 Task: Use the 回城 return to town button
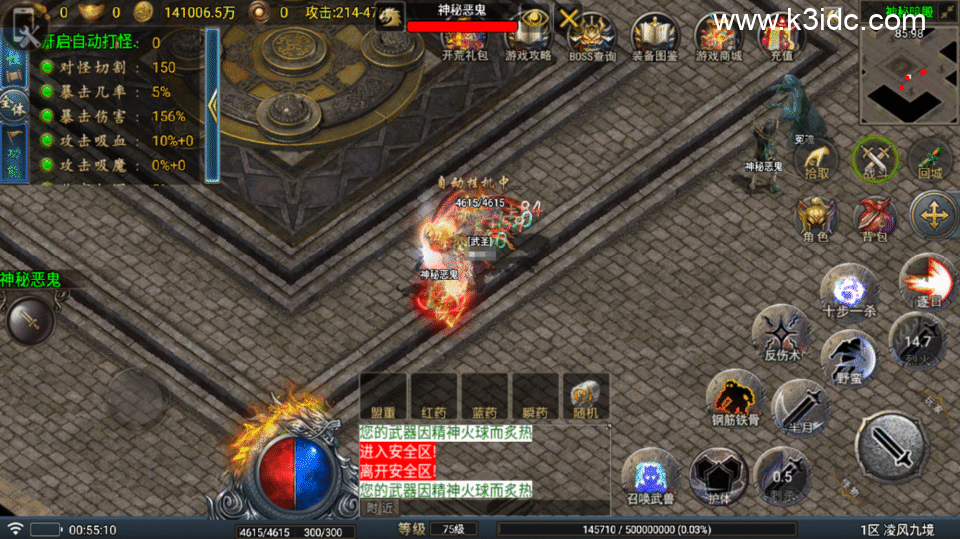pyautogui.click(x=930, y=160)
